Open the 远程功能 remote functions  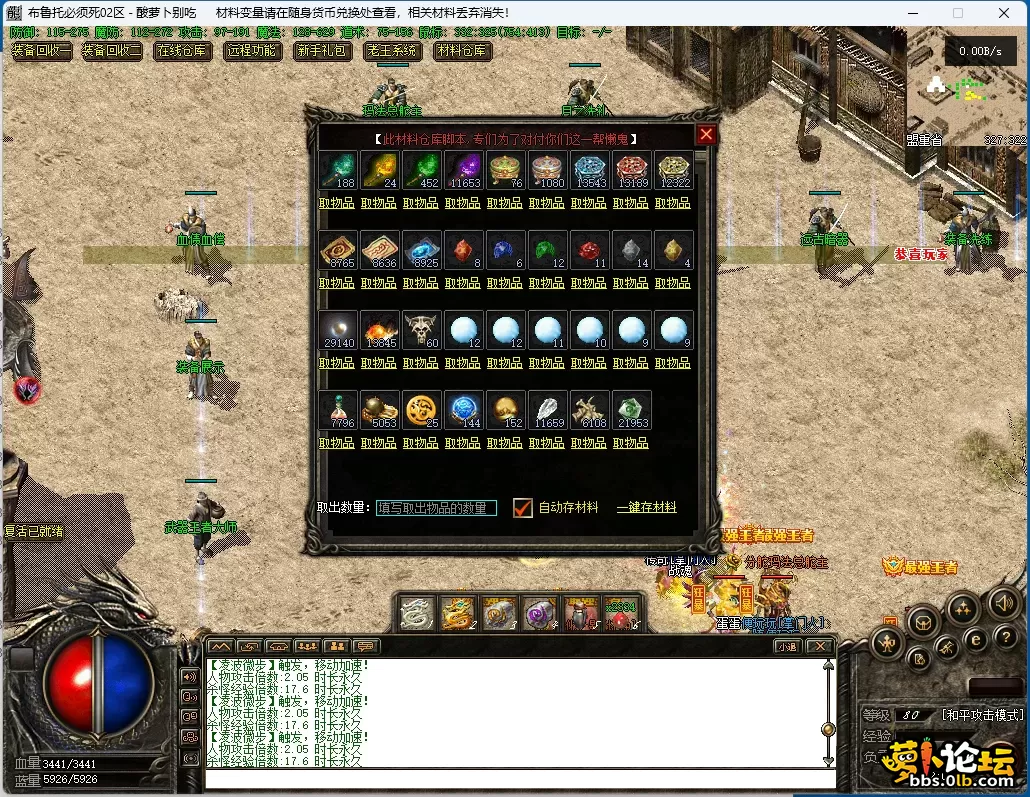[253, 51]
